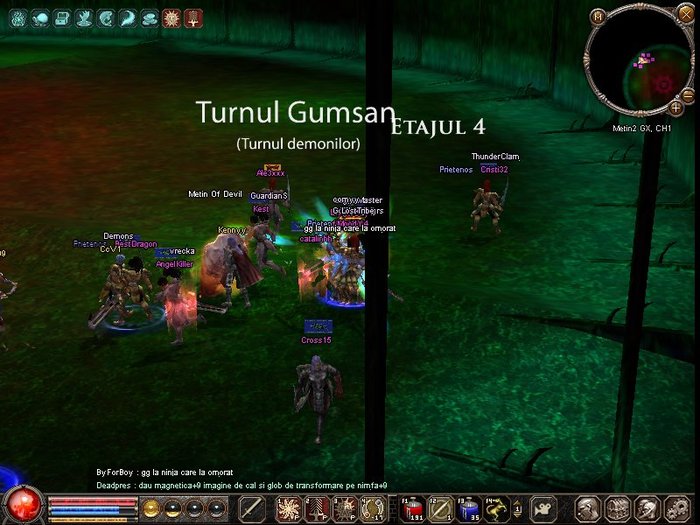Open the large map with the M button
700x525 pixels.
point(598,16)
